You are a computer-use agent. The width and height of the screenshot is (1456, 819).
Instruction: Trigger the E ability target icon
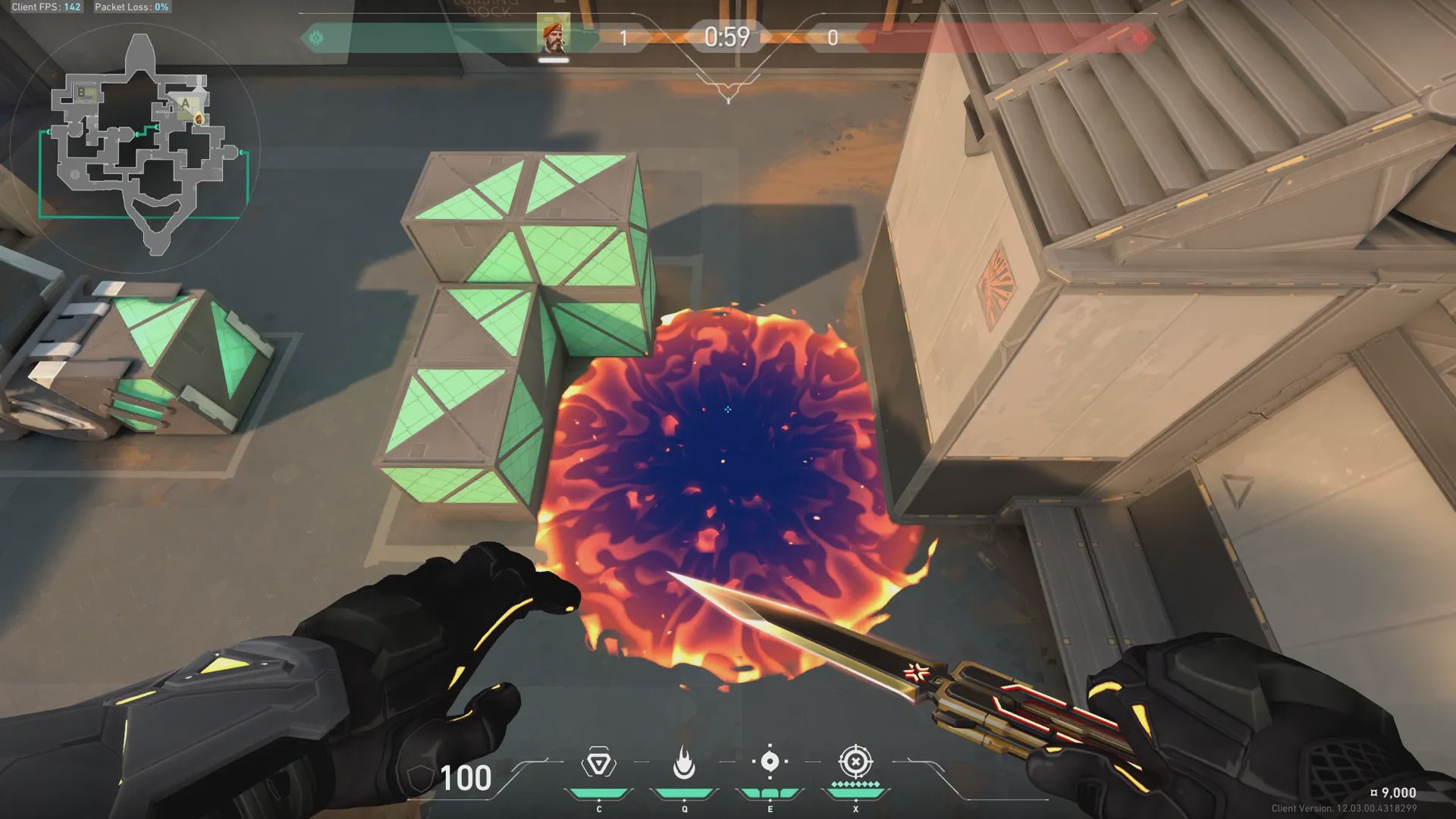point(770,761)
